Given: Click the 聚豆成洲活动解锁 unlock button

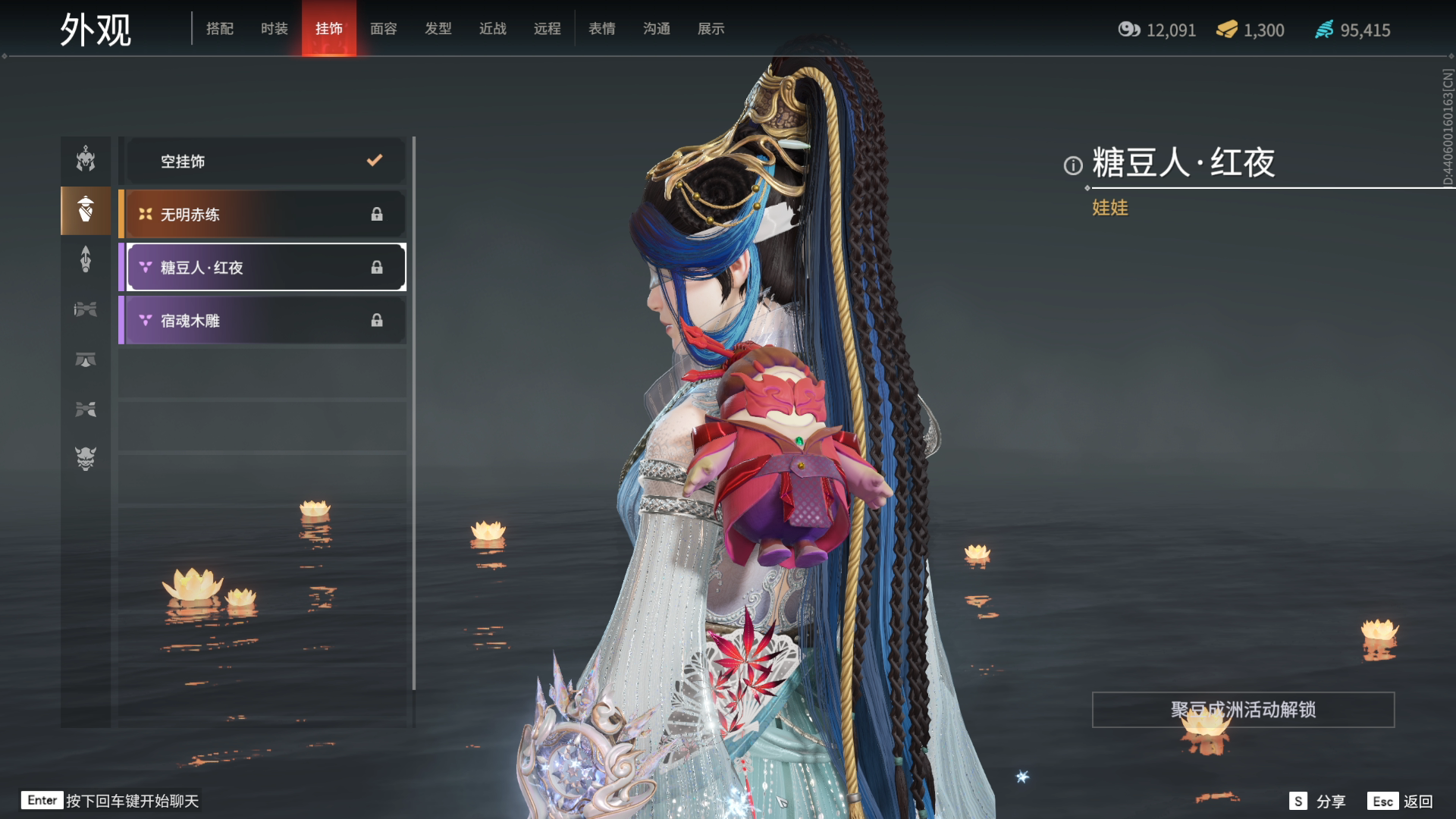Looking at the screenshot, I should [x=1243, y=710].
